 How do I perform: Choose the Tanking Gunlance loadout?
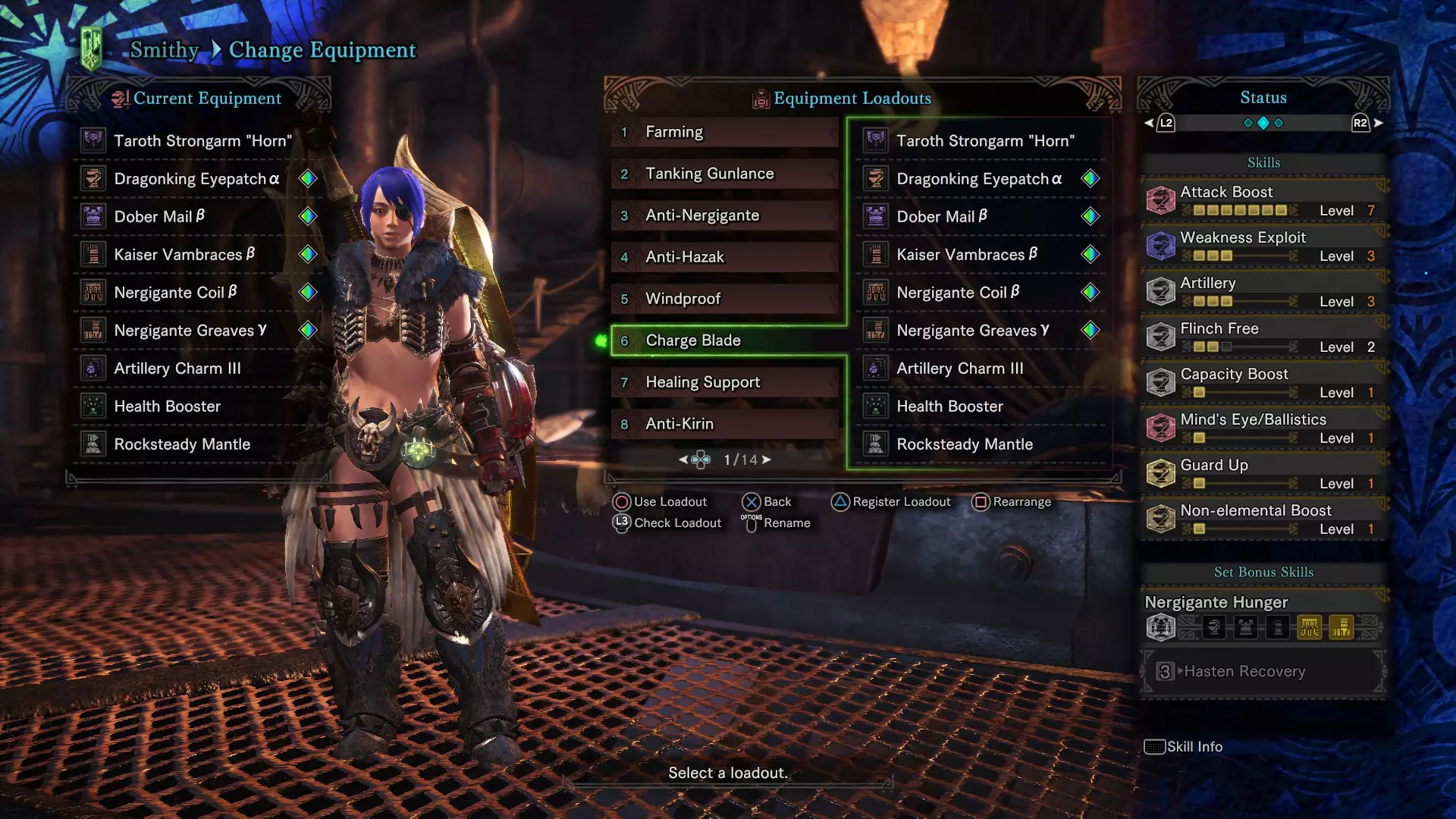pyautogui.click(x=724, y=174)
